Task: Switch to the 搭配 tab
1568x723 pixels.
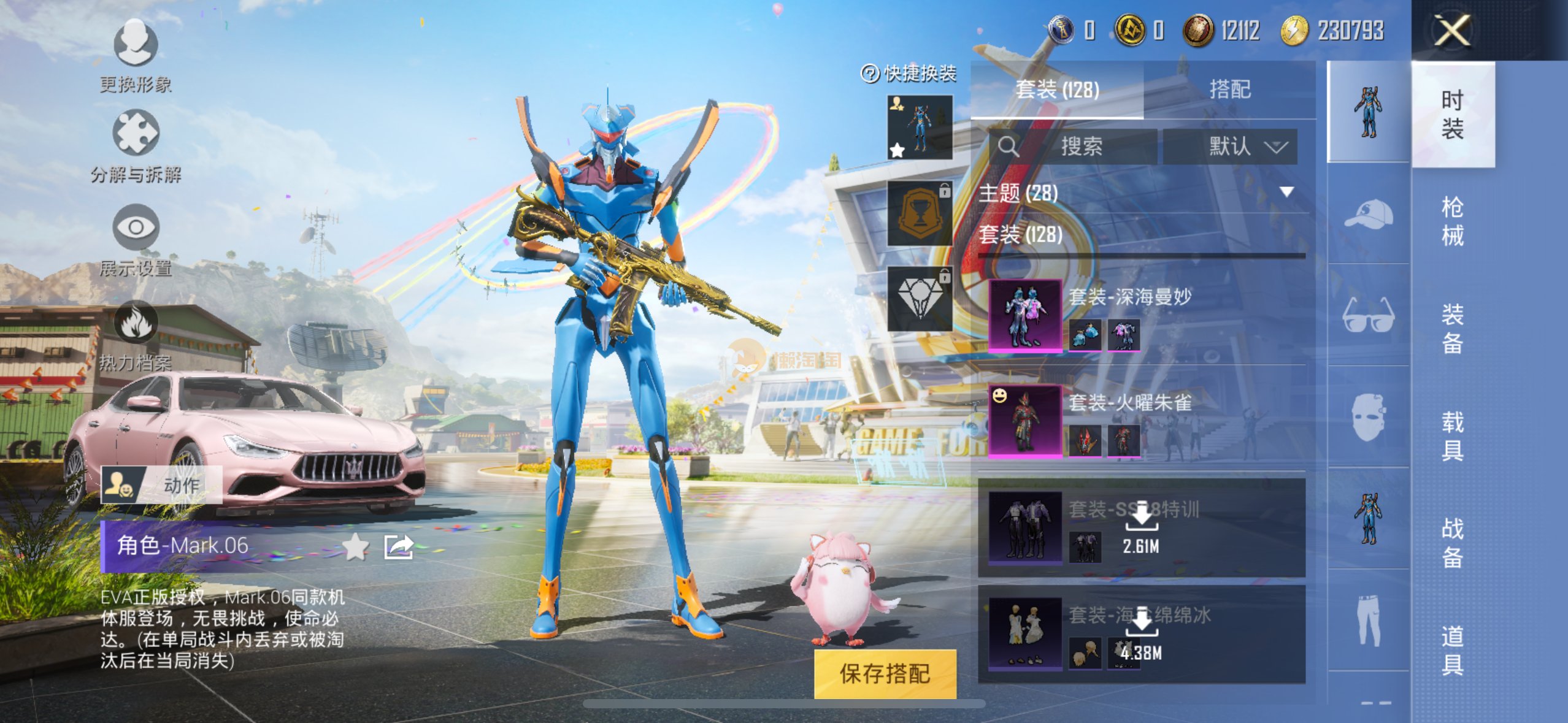Action: pos(1229,90)
